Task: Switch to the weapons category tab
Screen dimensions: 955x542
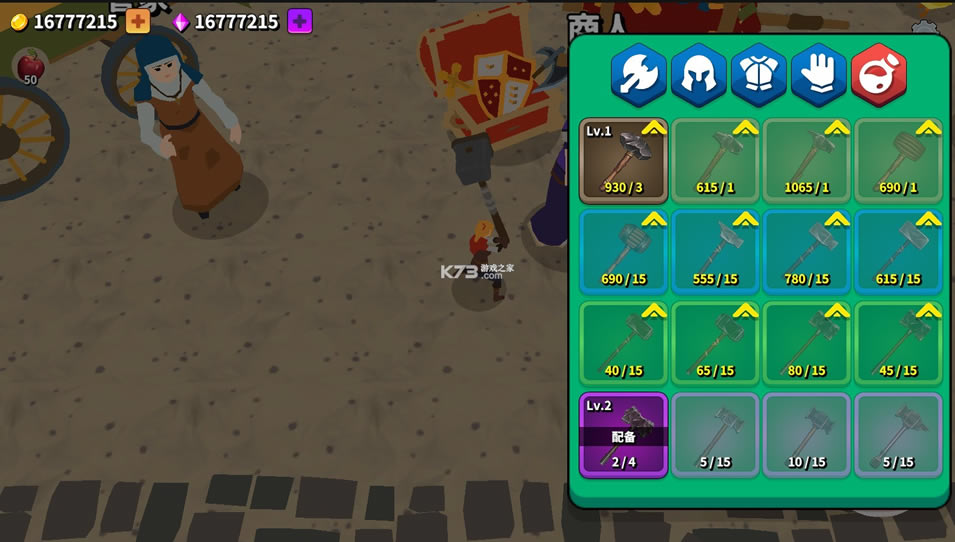Action: coord(638,75)
